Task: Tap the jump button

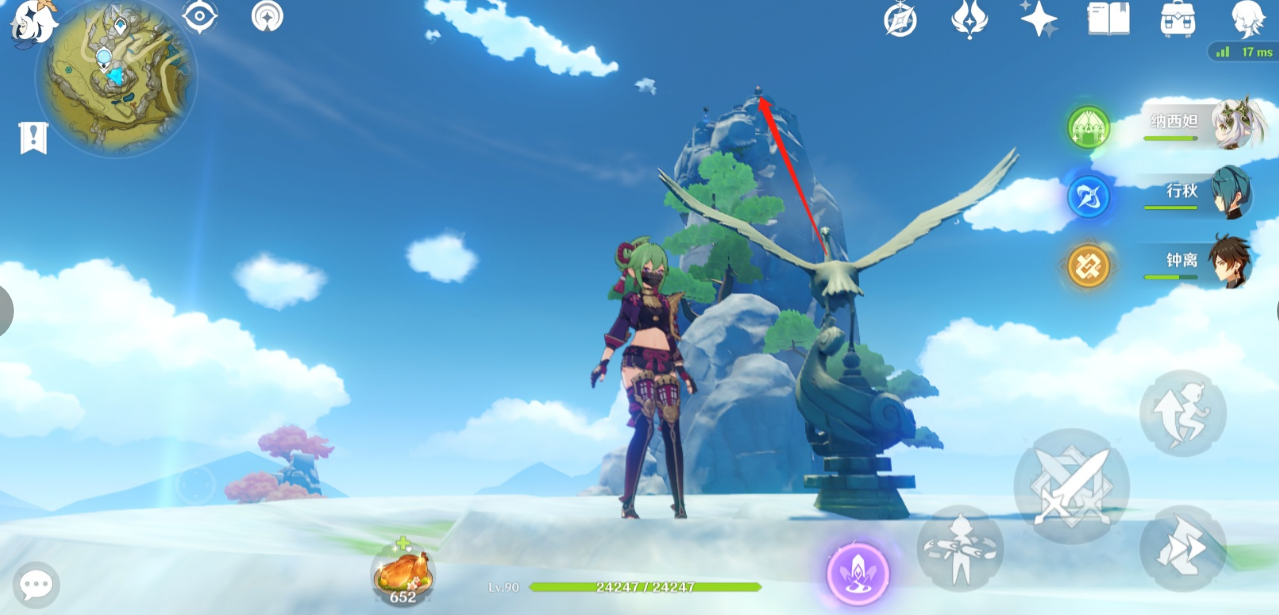Action: click(x=1183, y=413)
